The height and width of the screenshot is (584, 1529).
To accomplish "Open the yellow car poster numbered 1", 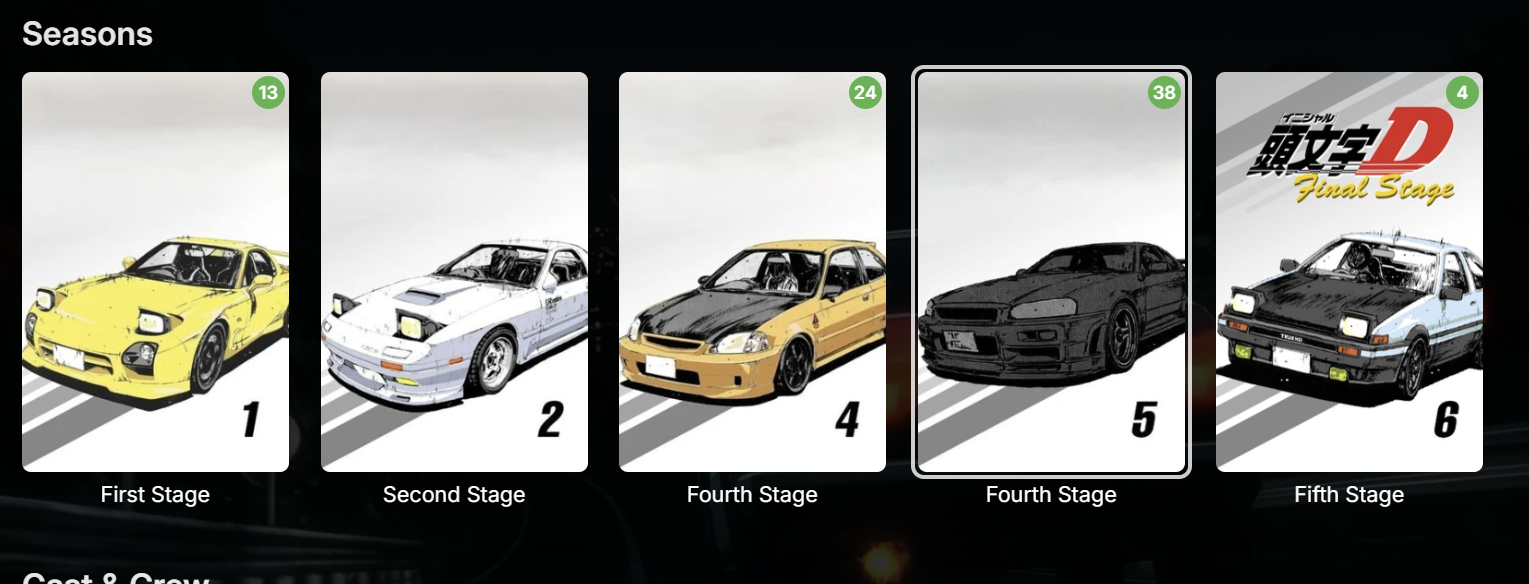I will [x=155, y=271].
